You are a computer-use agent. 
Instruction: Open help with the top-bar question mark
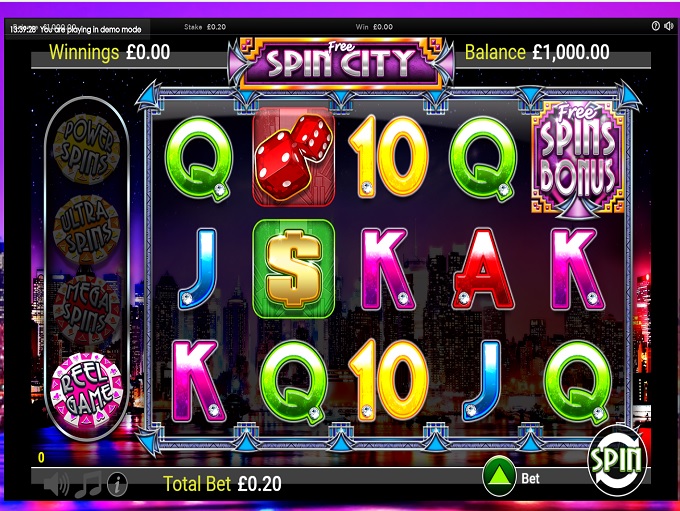(655, 26)
